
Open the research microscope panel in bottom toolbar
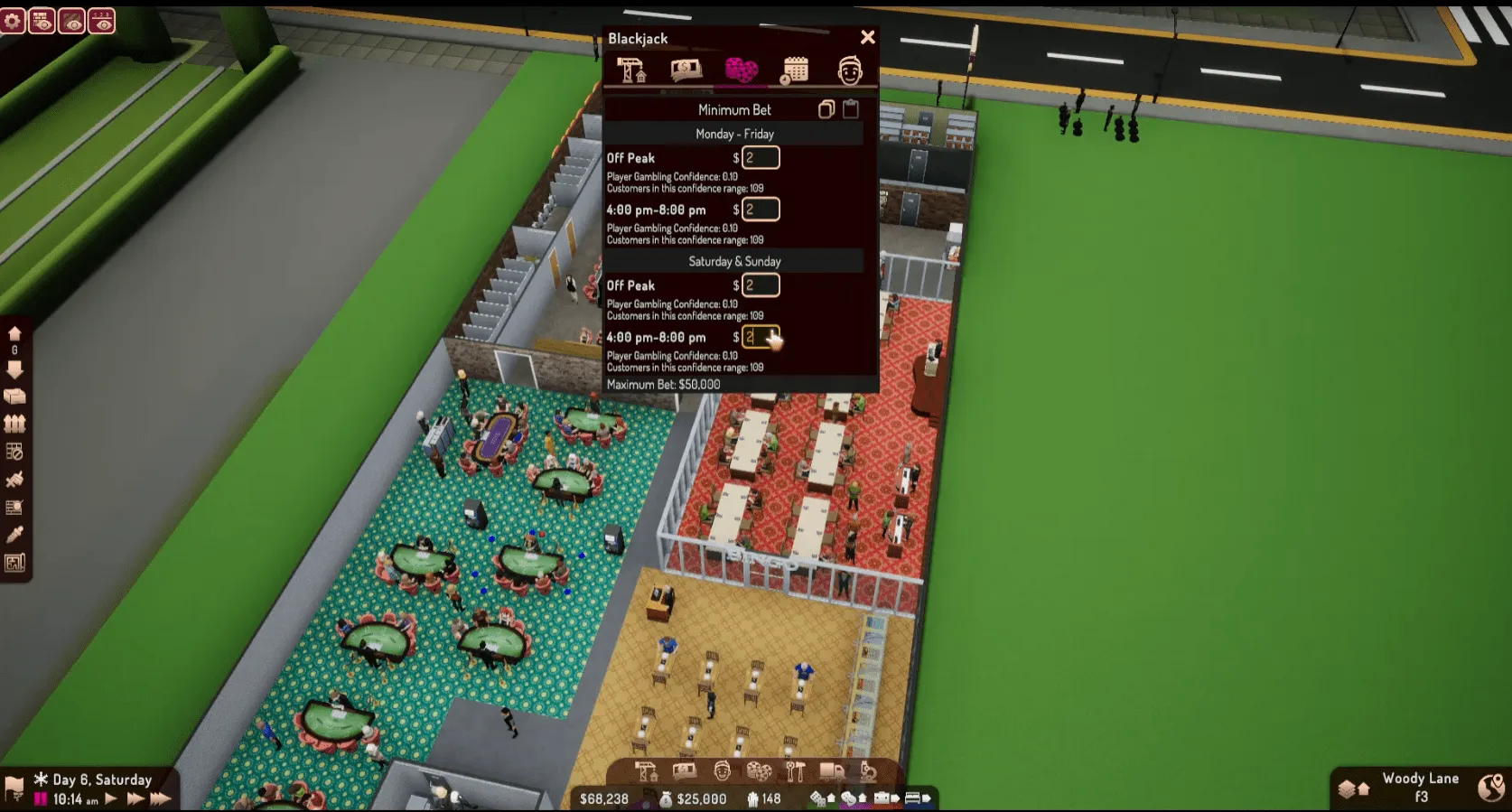point(870,772)
